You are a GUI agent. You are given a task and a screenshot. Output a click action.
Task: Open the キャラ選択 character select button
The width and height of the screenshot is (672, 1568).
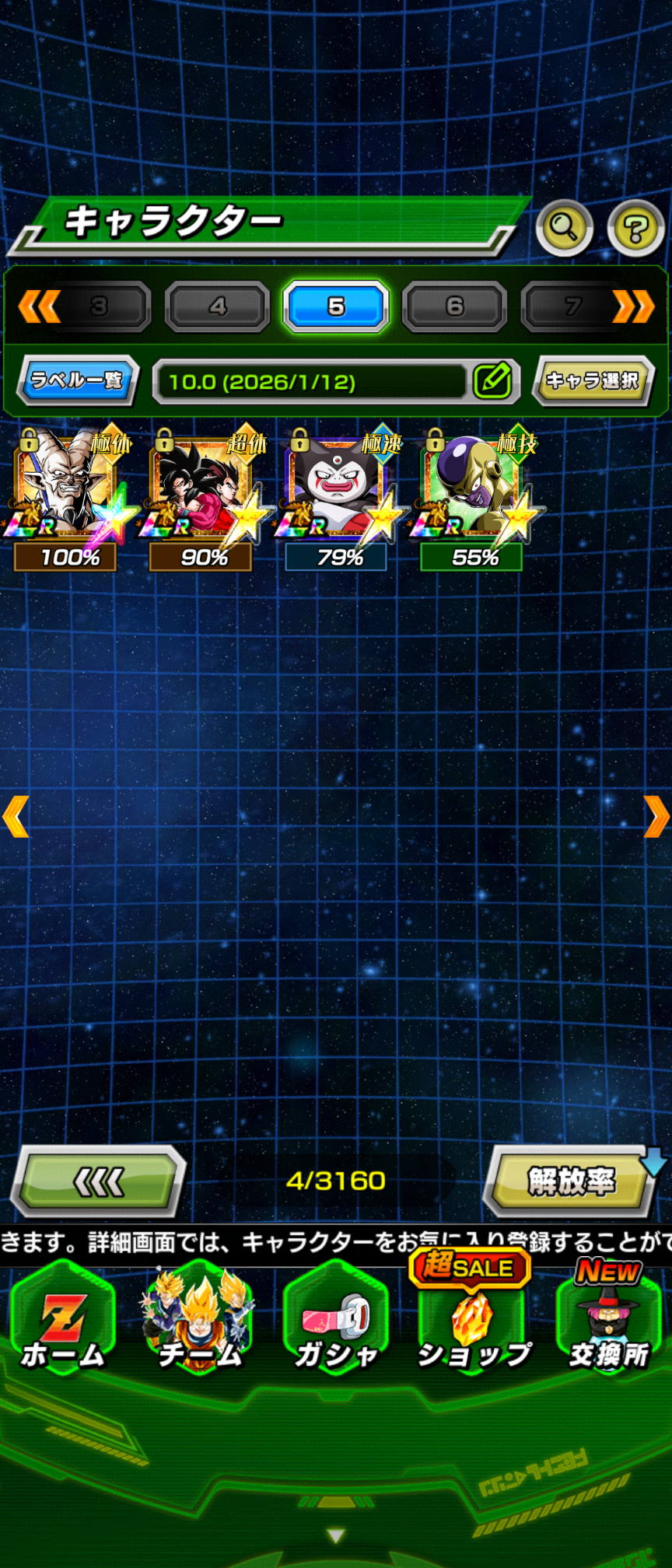click(593, 380)
